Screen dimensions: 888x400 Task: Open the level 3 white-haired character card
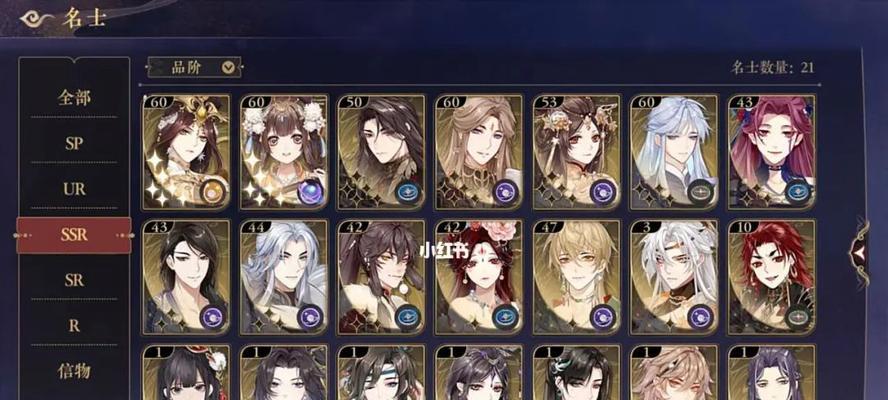coord(673,277)
